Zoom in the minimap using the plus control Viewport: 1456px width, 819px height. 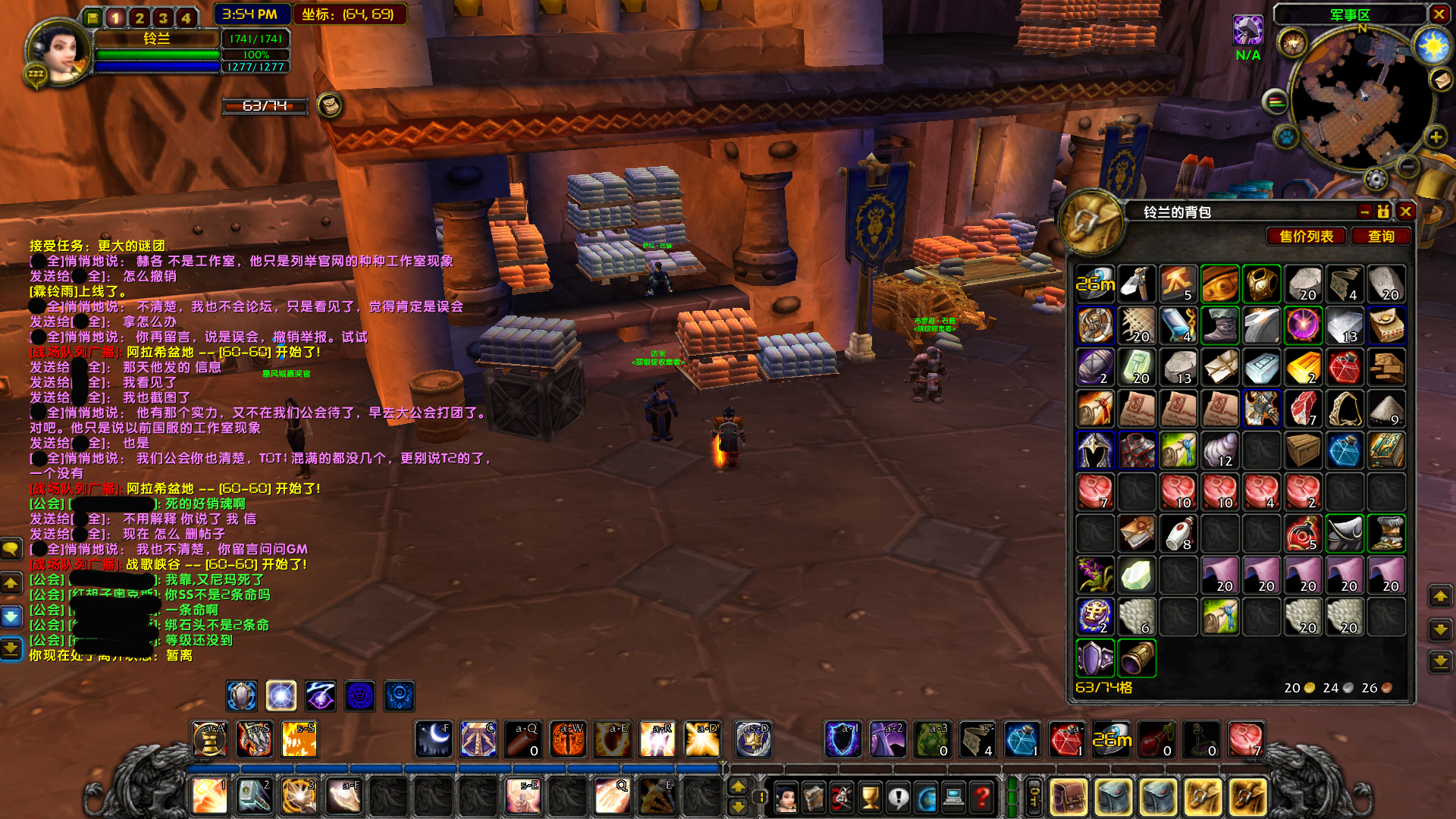point(1436,138)
